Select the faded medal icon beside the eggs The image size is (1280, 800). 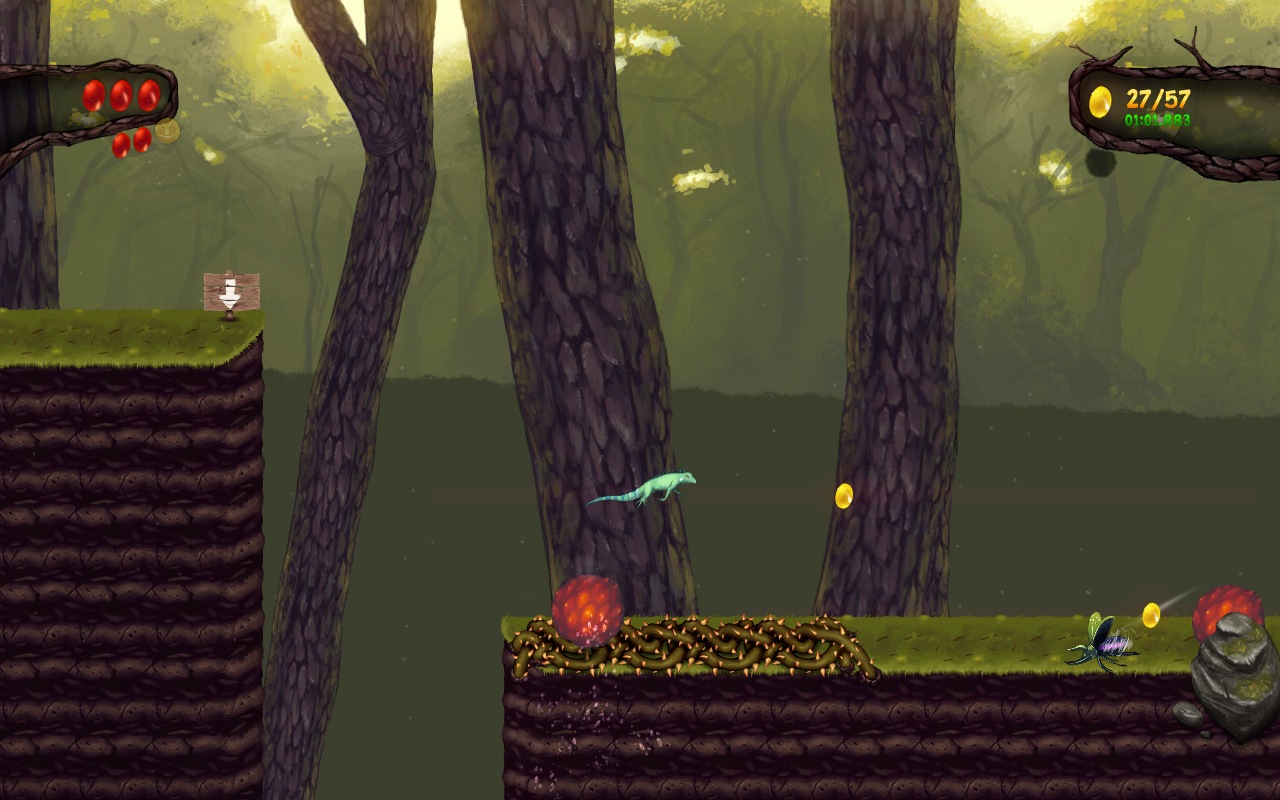point(168,131)
